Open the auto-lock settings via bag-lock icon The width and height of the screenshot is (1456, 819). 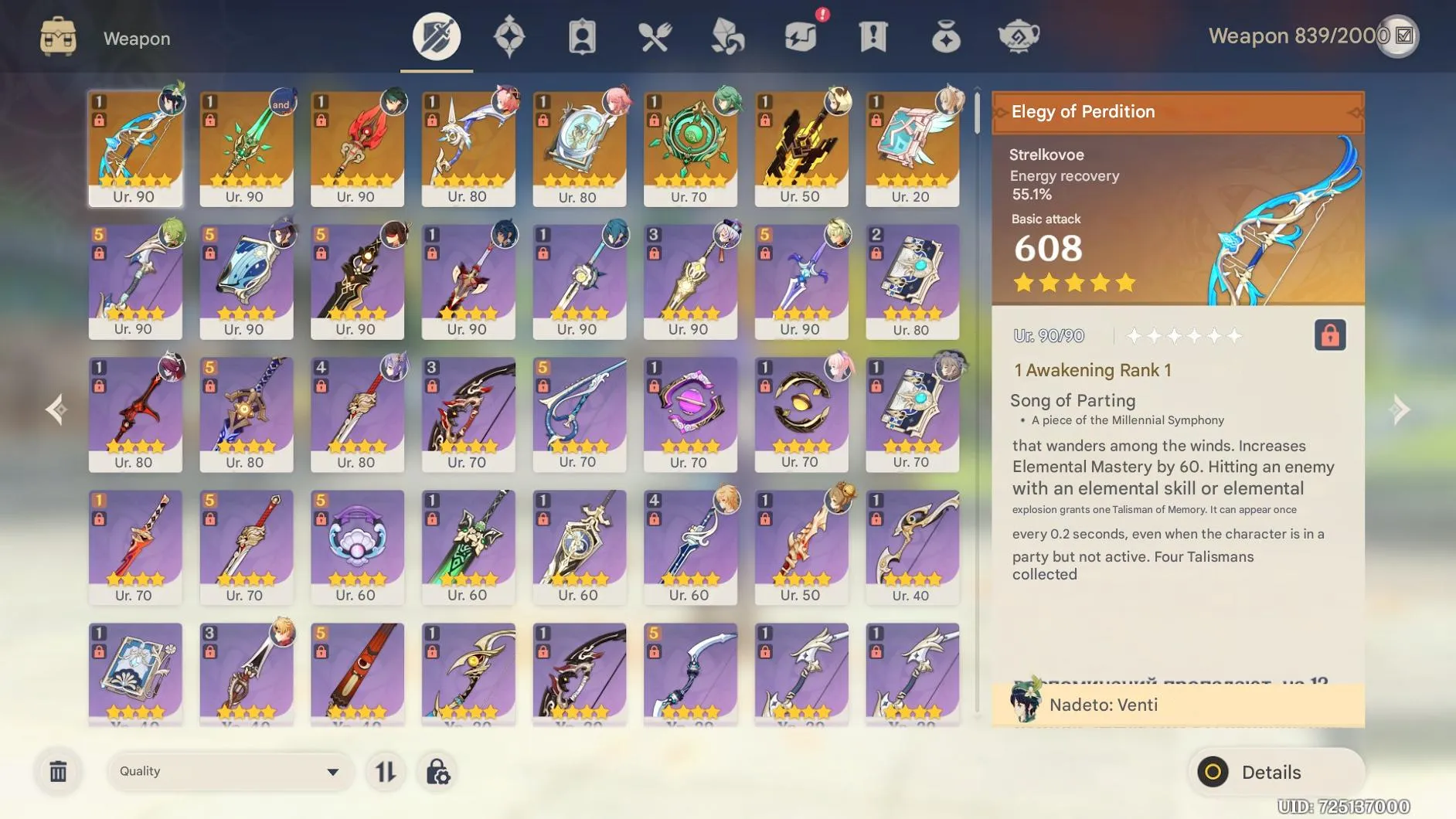point(438,770)
